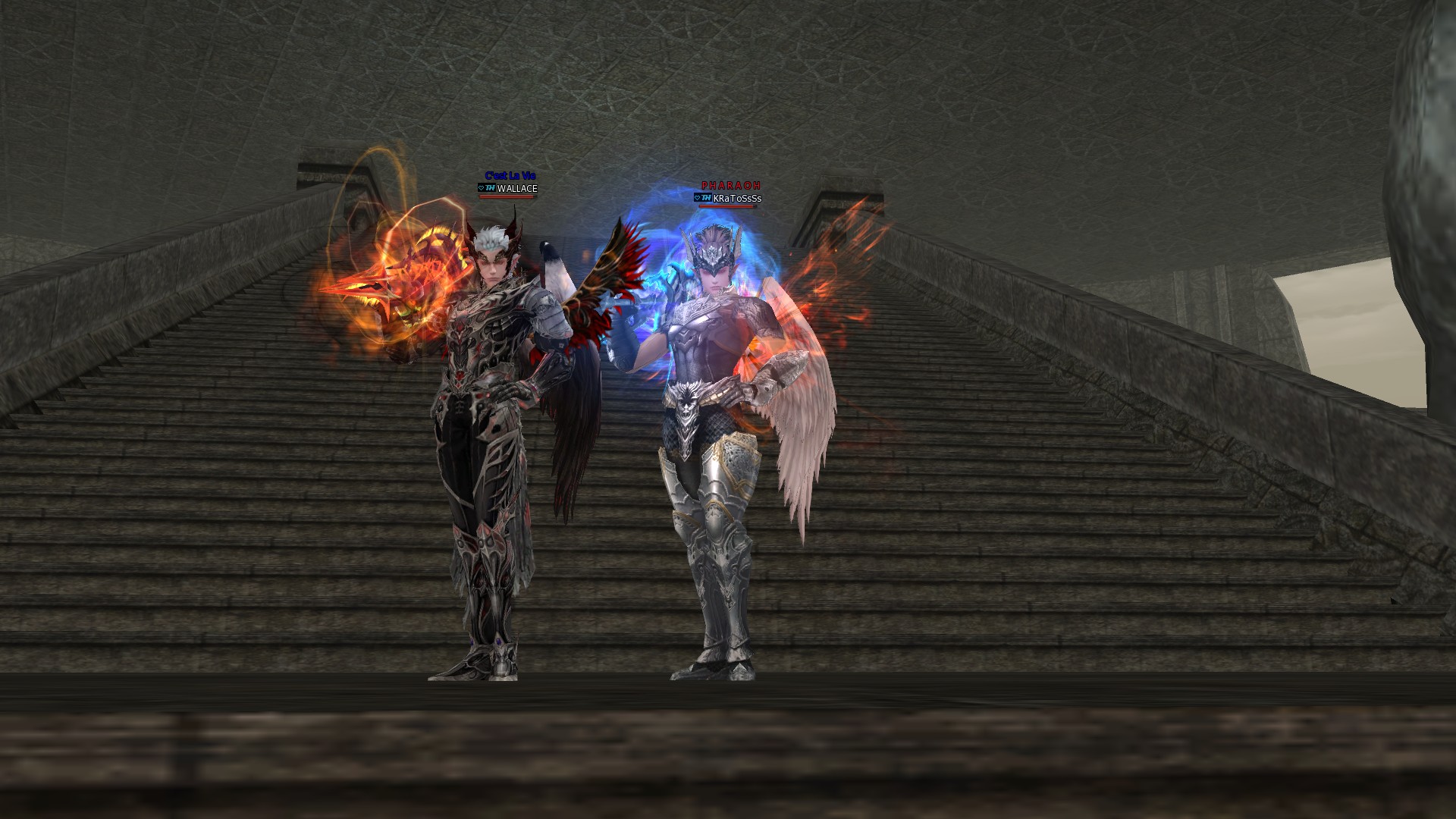Image resolution: width=1456 pixels, height=819 pixels.
Task: Select the WALLACE player nameplate
Action: coord(516,189)
